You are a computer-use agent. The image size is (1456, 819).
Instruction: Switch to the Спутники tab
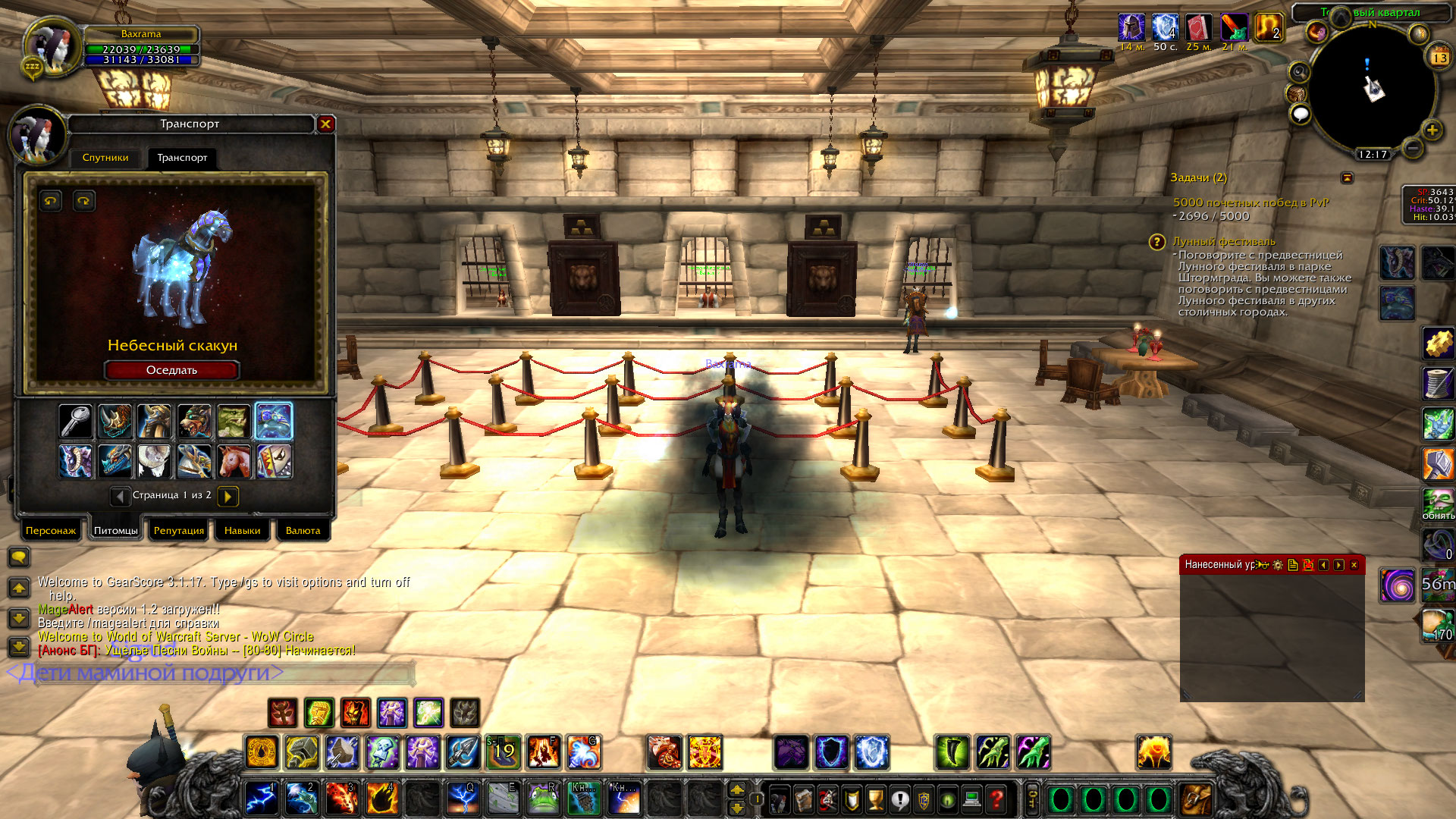click(105, 158)
